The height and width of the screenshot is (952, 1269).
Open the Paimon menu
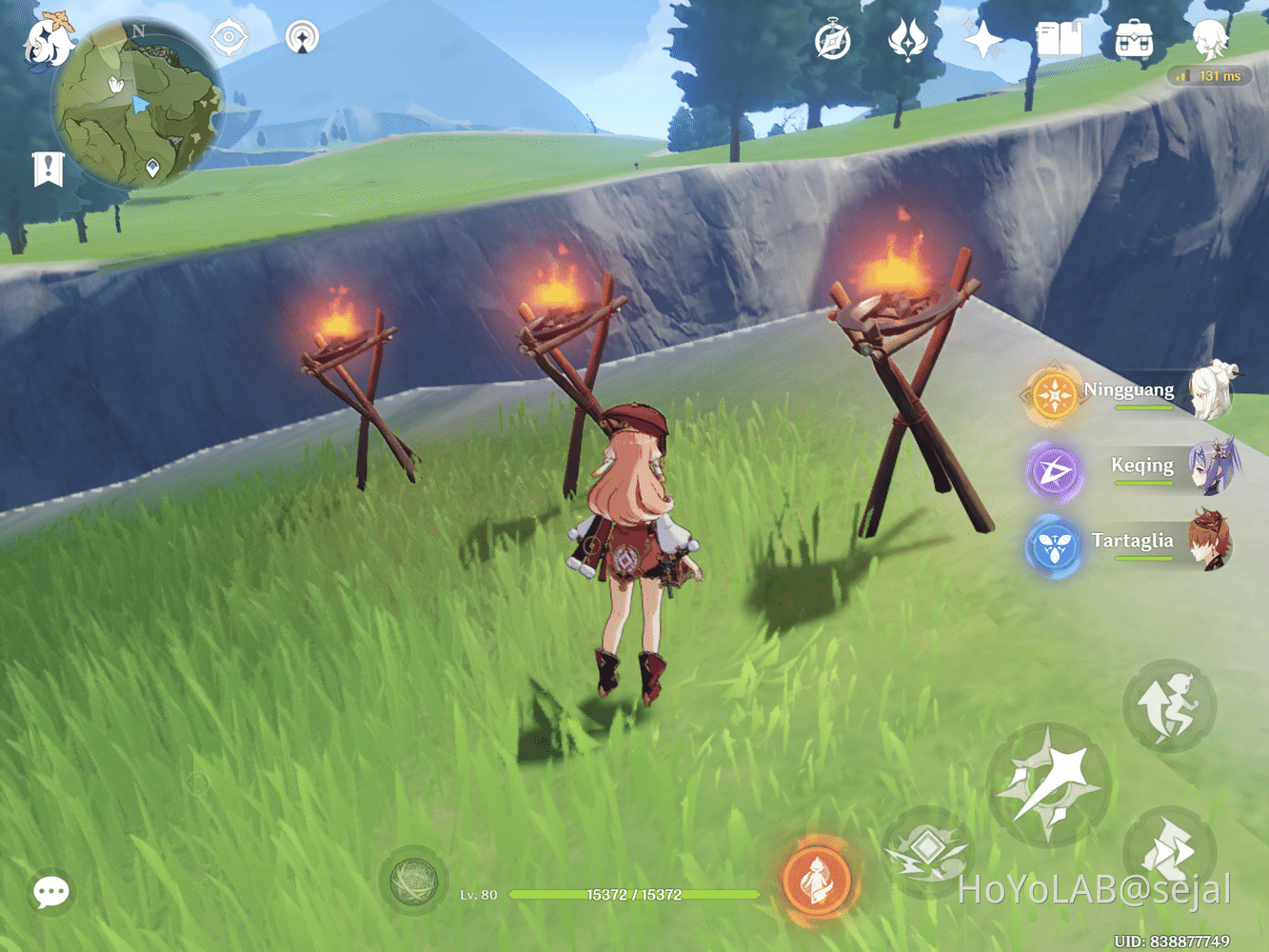click(47, 40)
